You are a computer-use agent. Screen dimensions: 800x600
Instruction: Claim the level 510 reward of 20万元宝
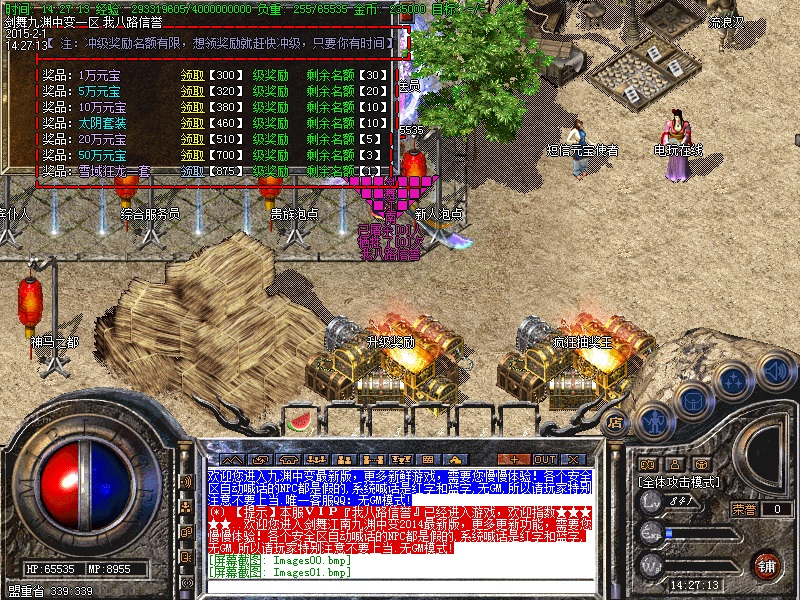[191, 139]
